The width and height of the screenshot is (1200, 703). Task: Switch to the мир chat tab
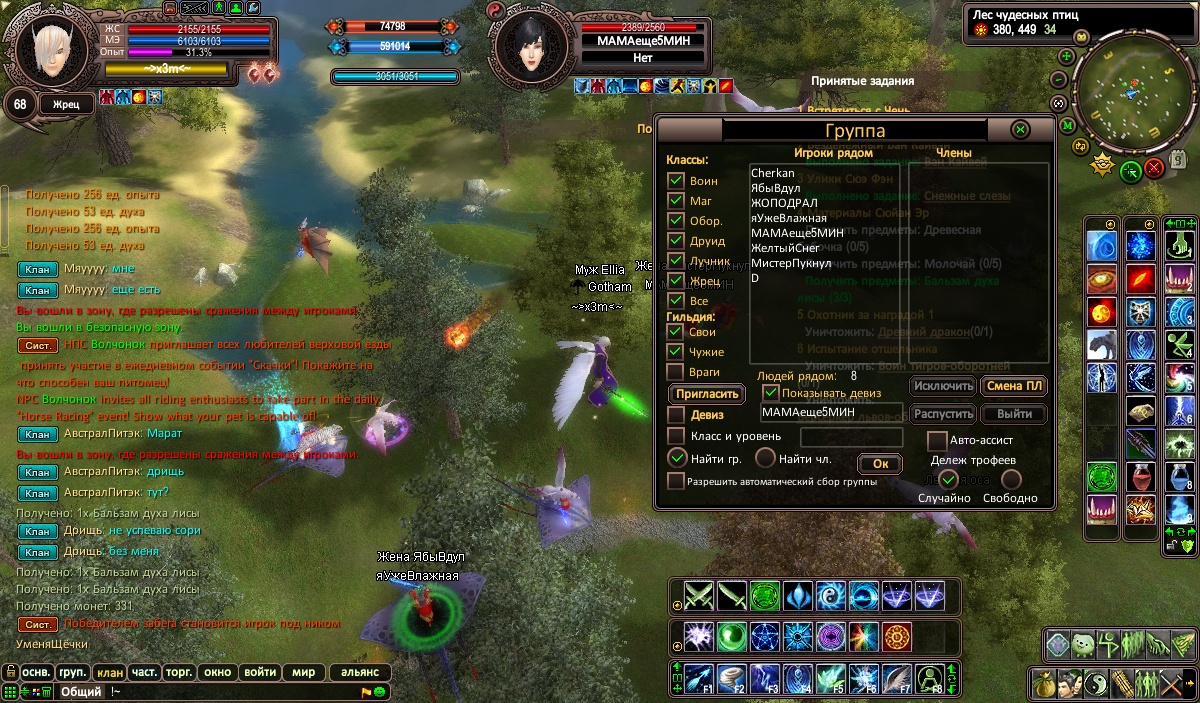coord(303,672)
